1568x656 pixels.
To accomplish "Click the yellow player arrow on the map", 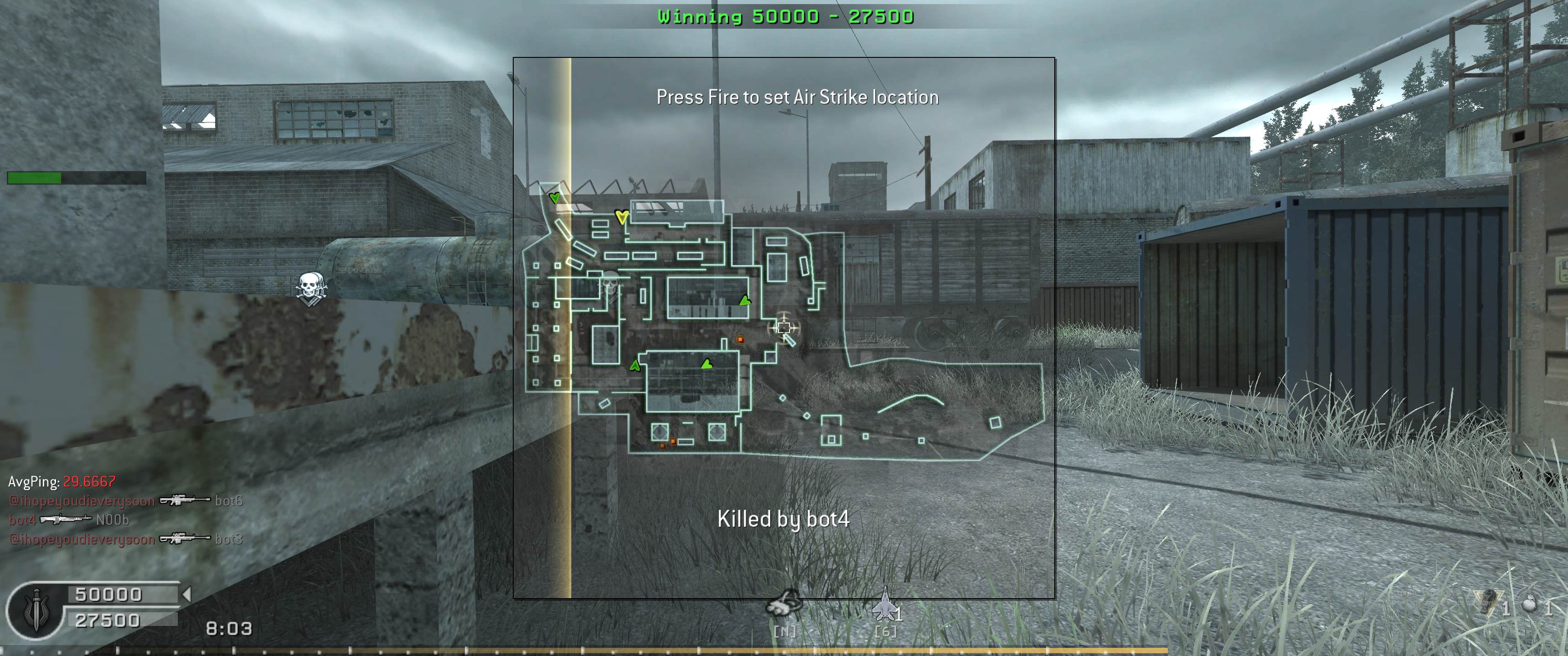I will pyautogui.click(x=621, y=217).
